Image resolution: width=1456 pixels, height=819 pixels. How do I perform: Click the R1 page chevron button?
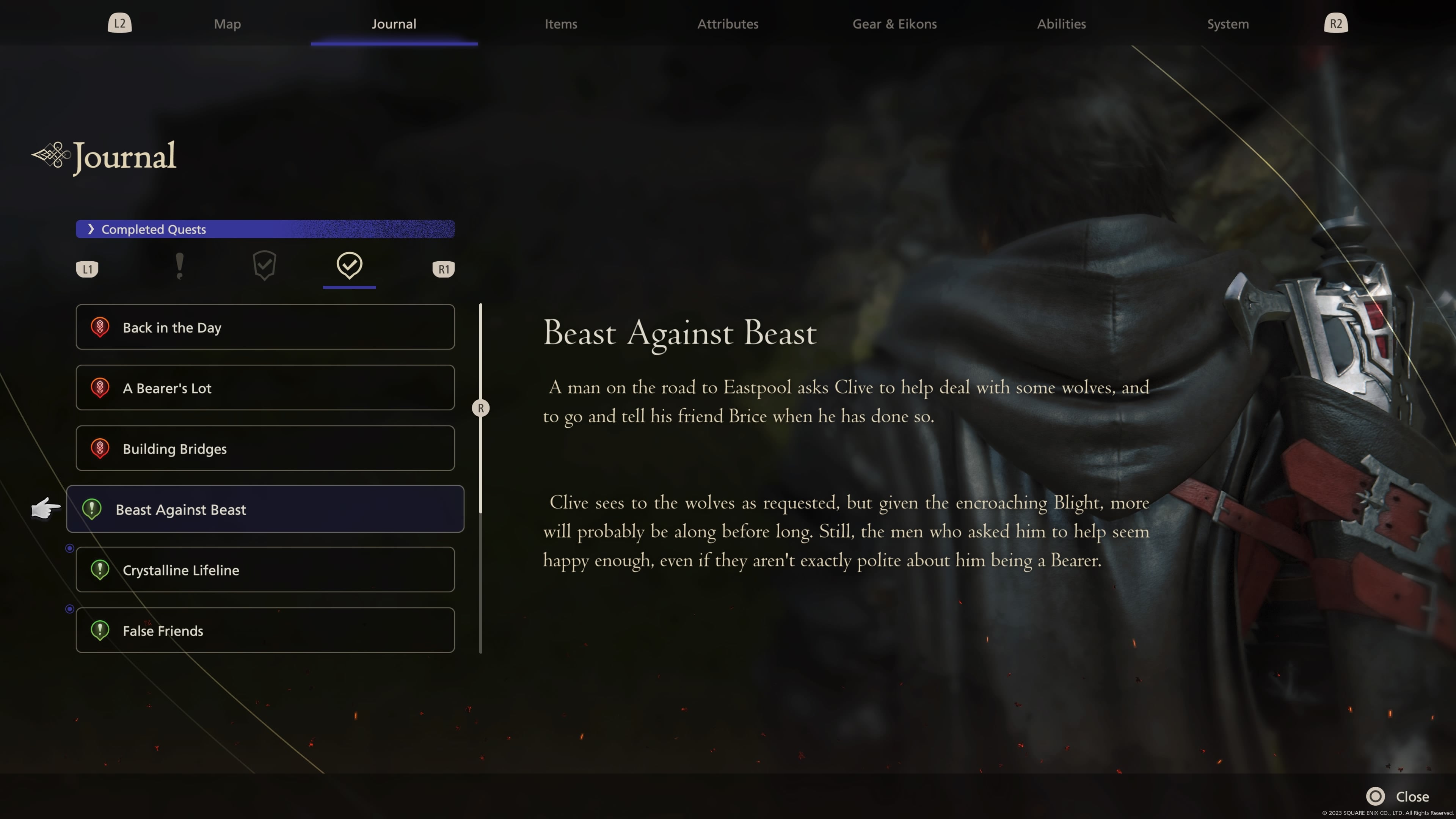click(443, 268)
